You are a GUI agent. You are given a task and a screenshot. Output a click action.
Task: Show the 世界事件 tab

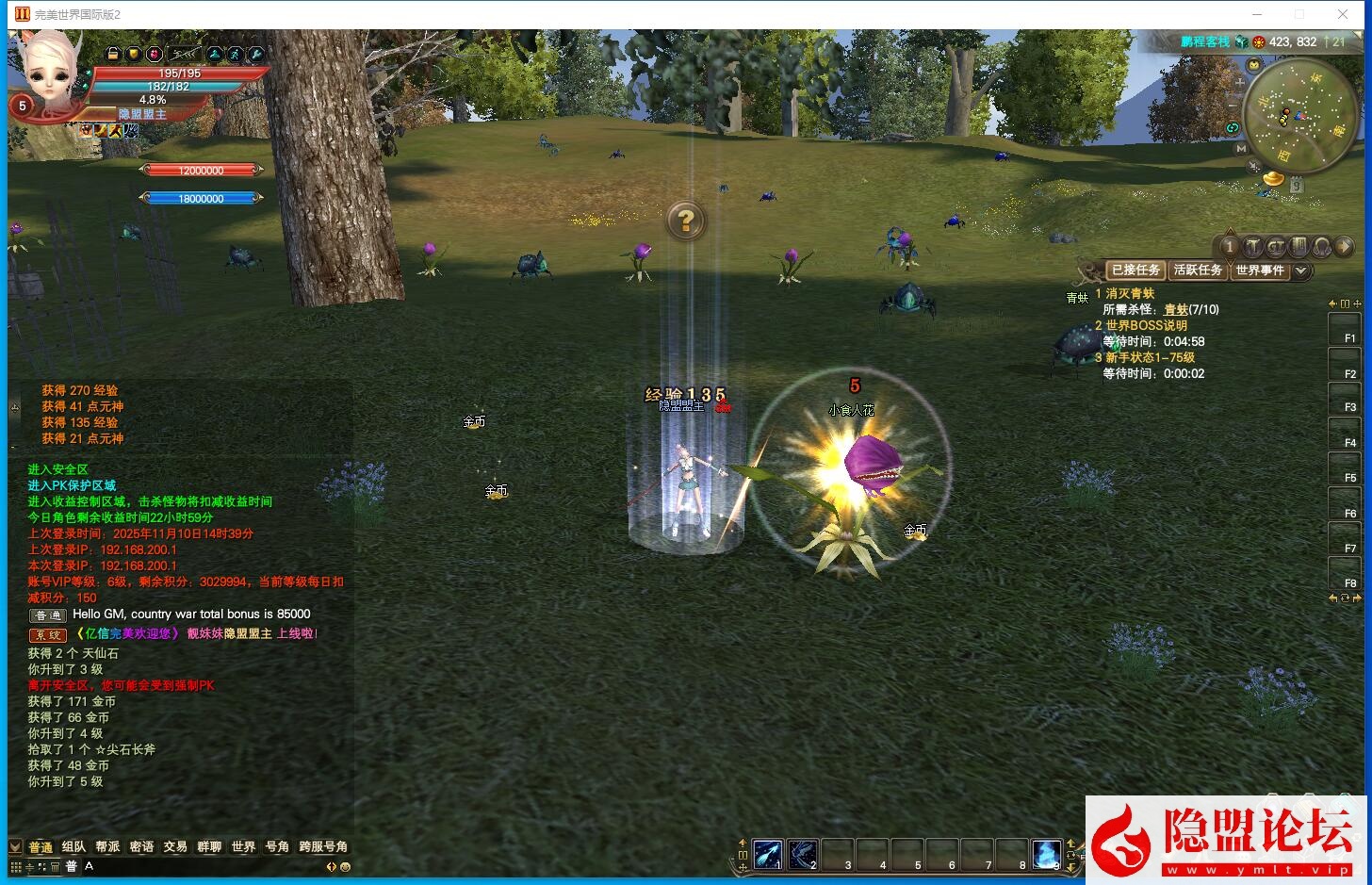(x=1260, y=270)
